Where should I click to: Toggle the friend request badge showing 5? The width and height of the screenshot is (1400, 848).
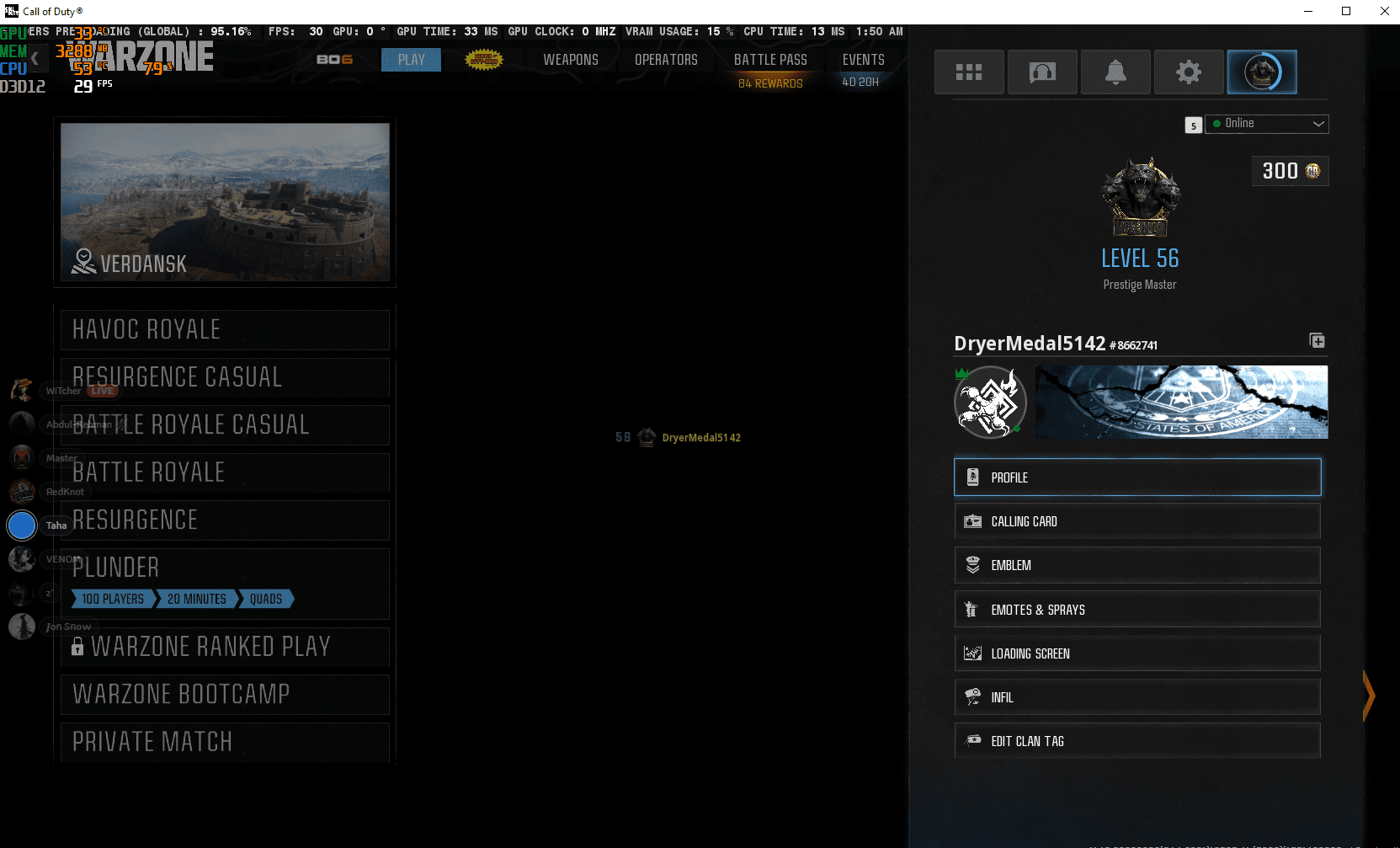1193,125
